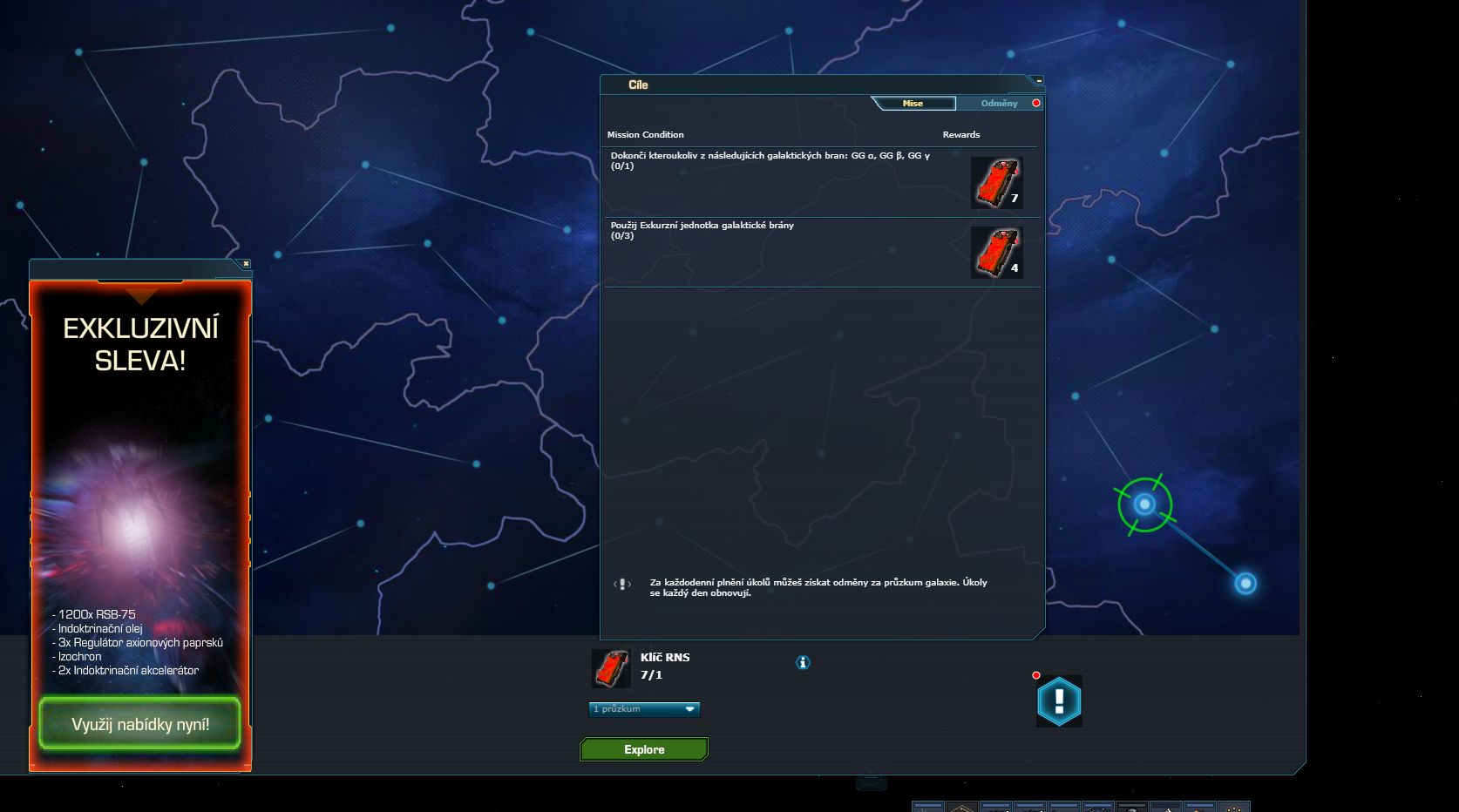1459x812 pixels.
Task: Open the hexagon exclamation objectives icon
Action: (1059, 701)
